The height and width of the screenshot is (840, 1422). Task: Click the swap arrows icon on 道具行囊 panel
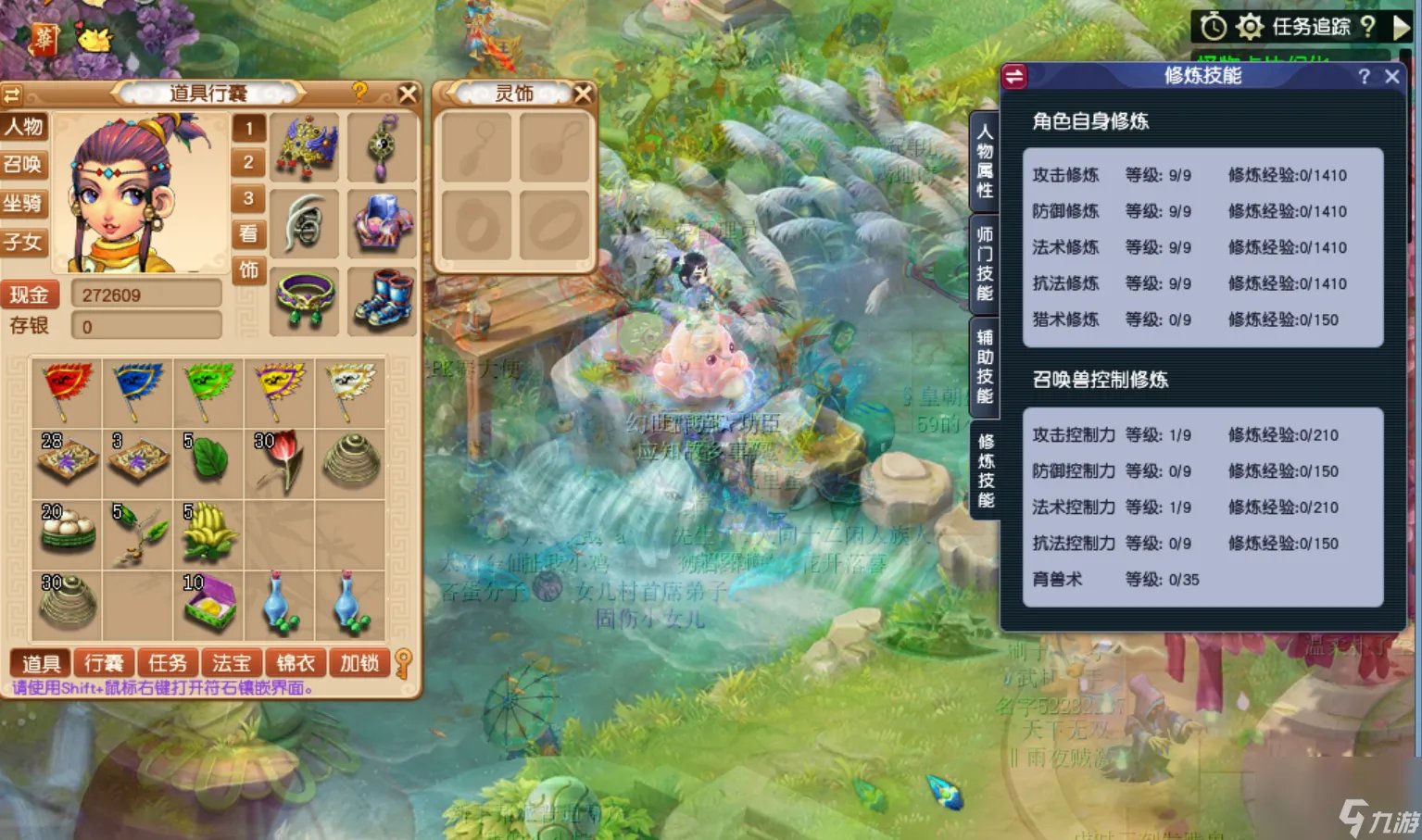click(13, 93)
